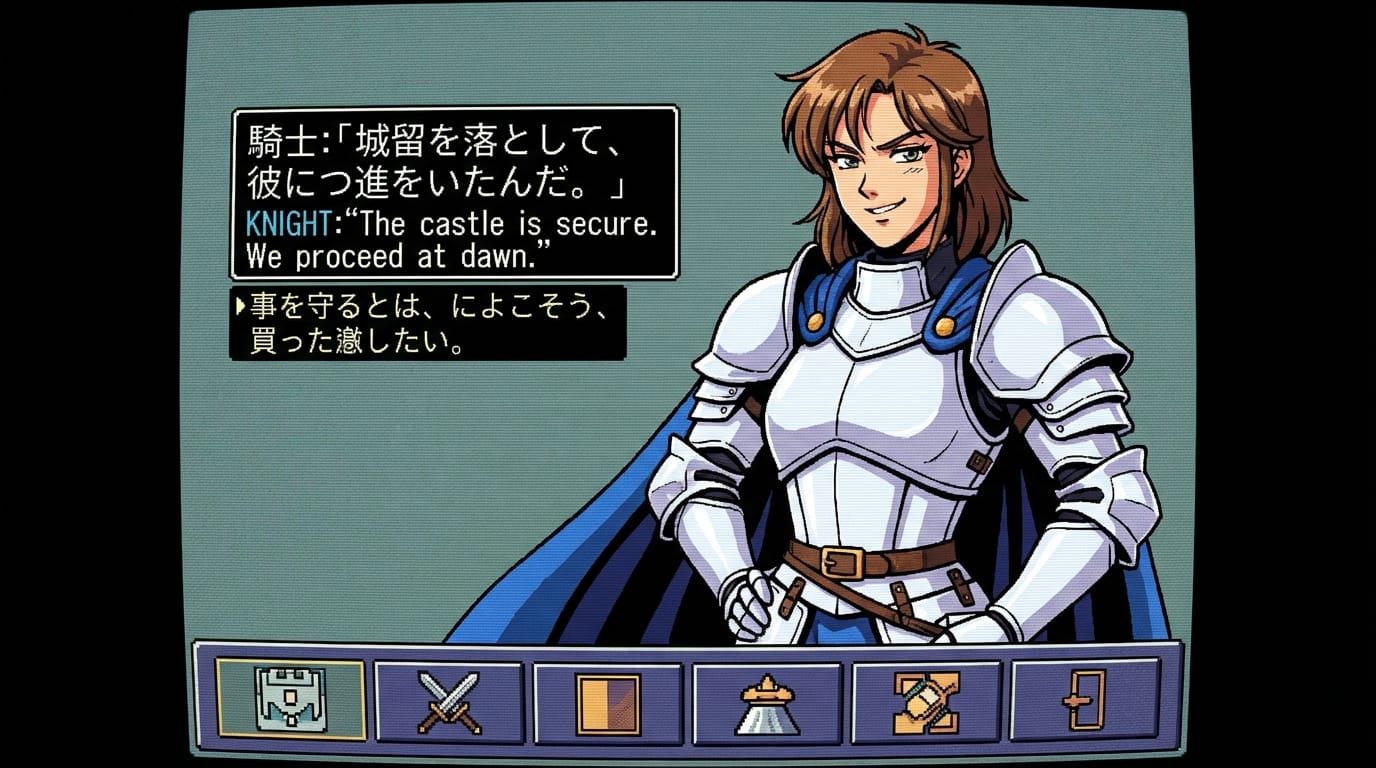Click the dark choice box below the dialogue
The height and width of the screenshot is (768, 1376).
(x=430, y=322)
